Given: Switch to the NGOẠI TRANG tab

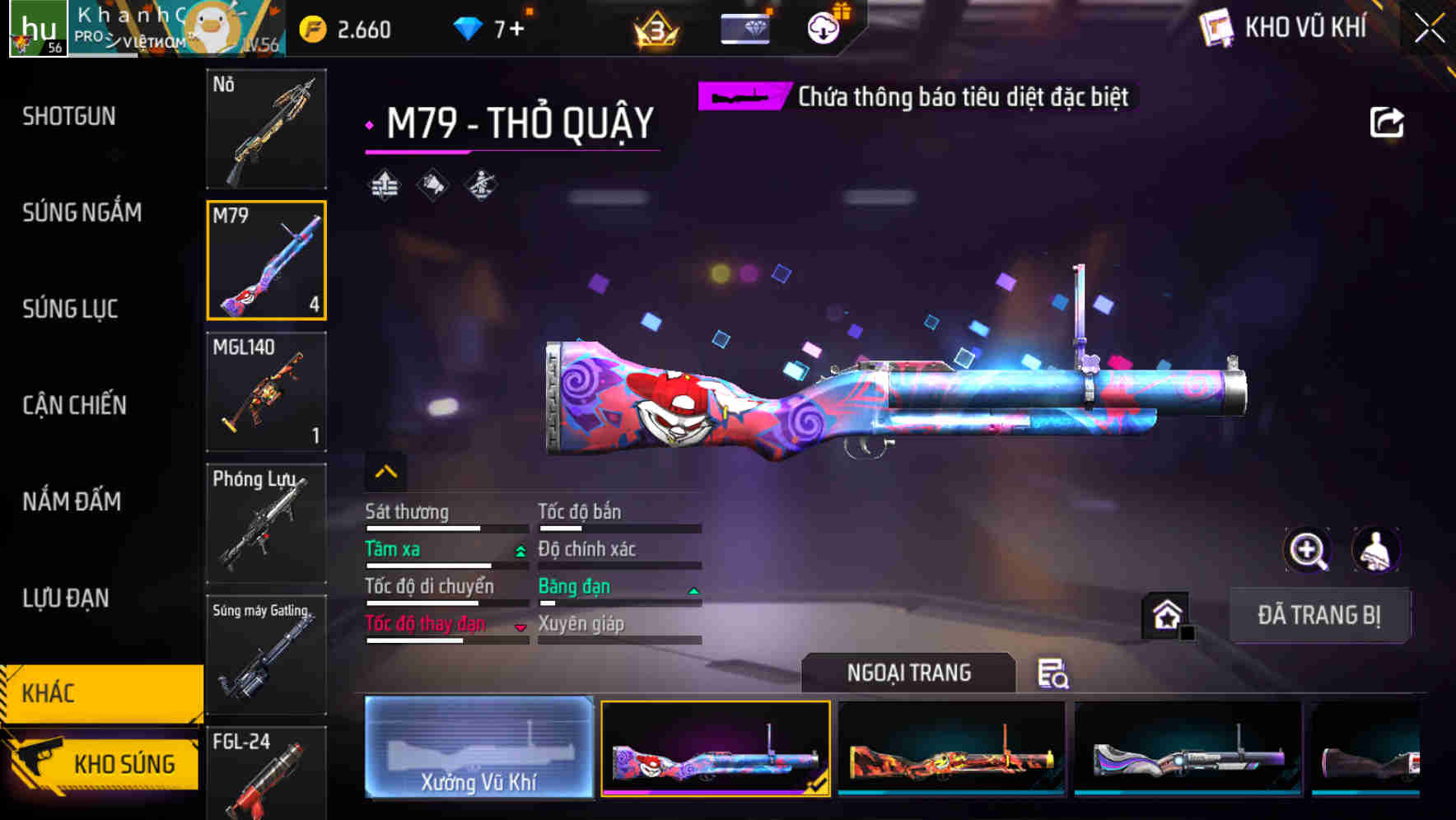Looking at the screenshot, I should pos(909,672).
